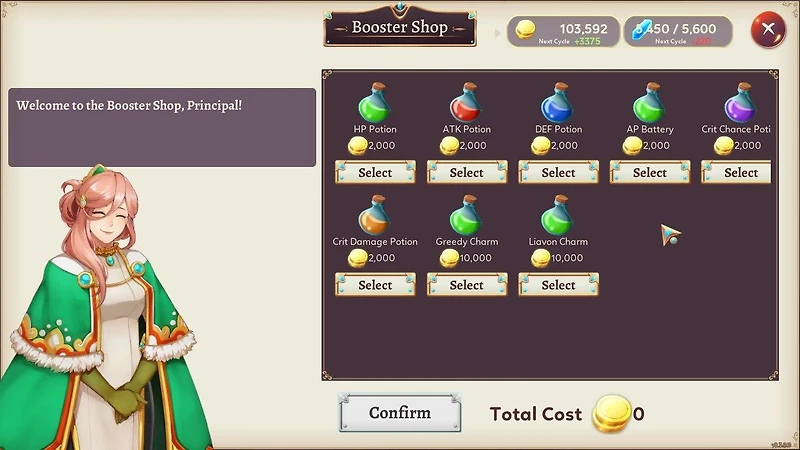Pick the DEF Potion Select button
The image size is (800, 450).
[558, 173]
